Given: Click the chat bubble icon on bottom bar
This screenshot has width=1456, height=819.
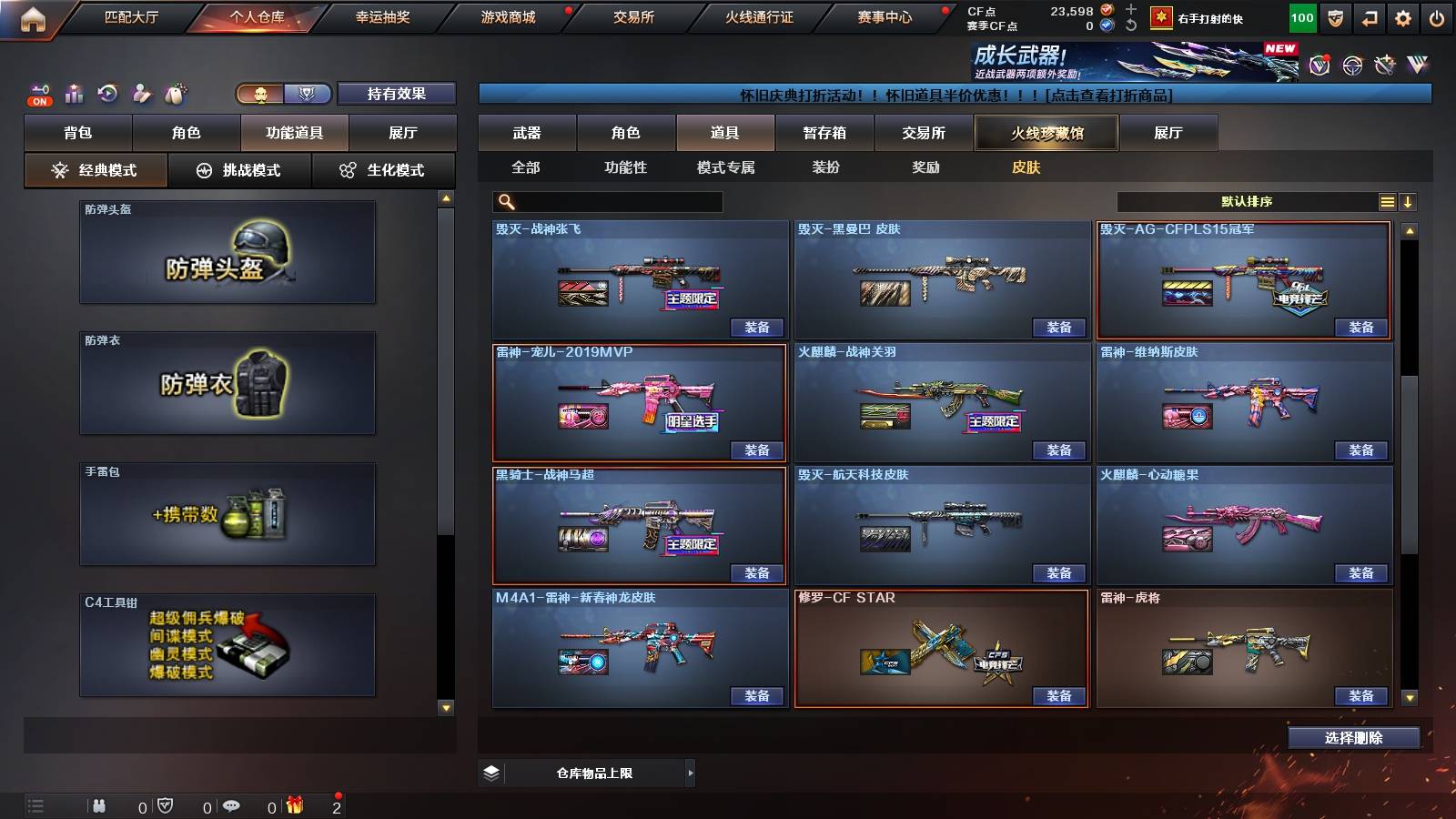Looking at the screenshot, I should point(234,806).
